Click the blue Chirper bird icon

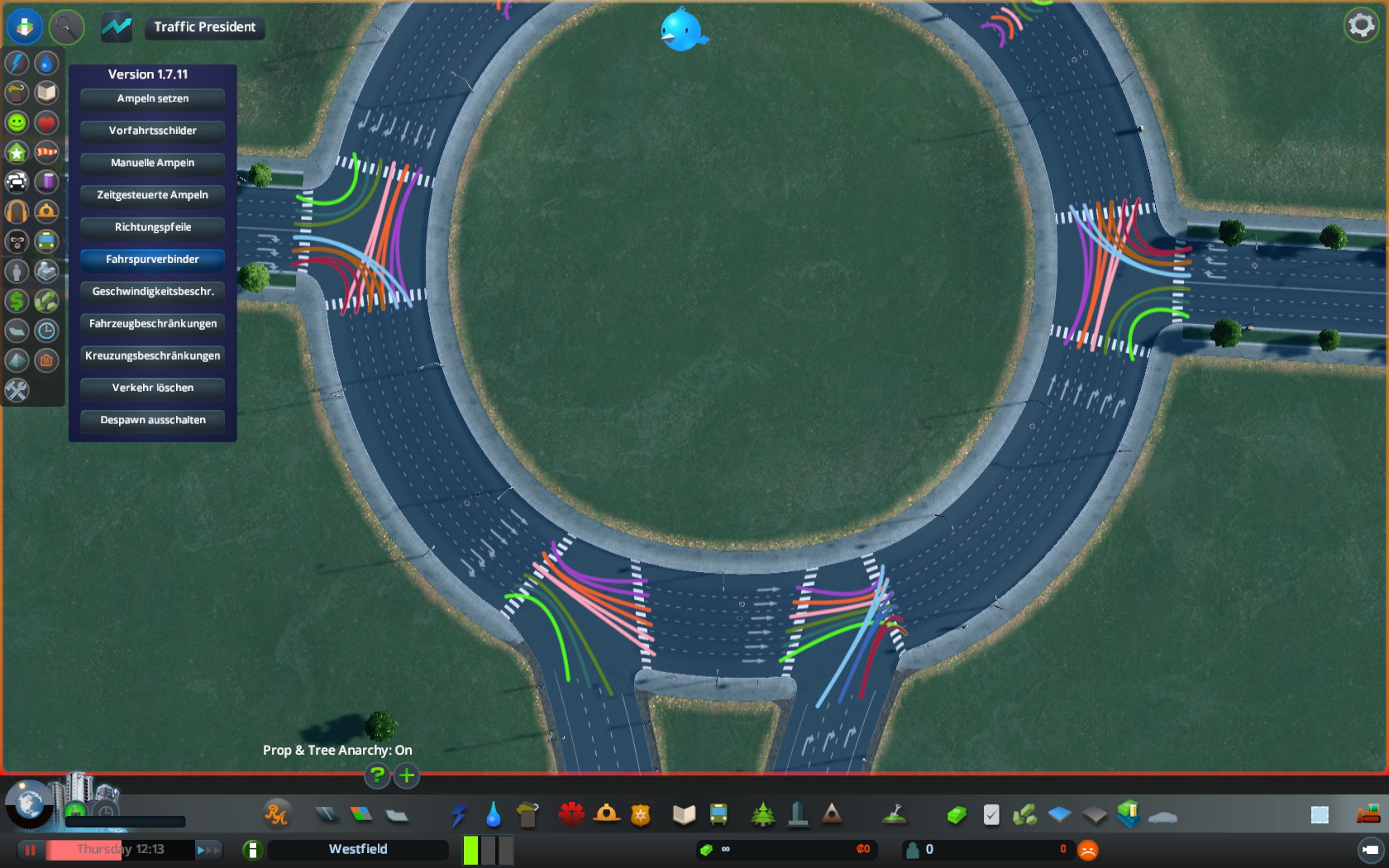coord(683,30)
